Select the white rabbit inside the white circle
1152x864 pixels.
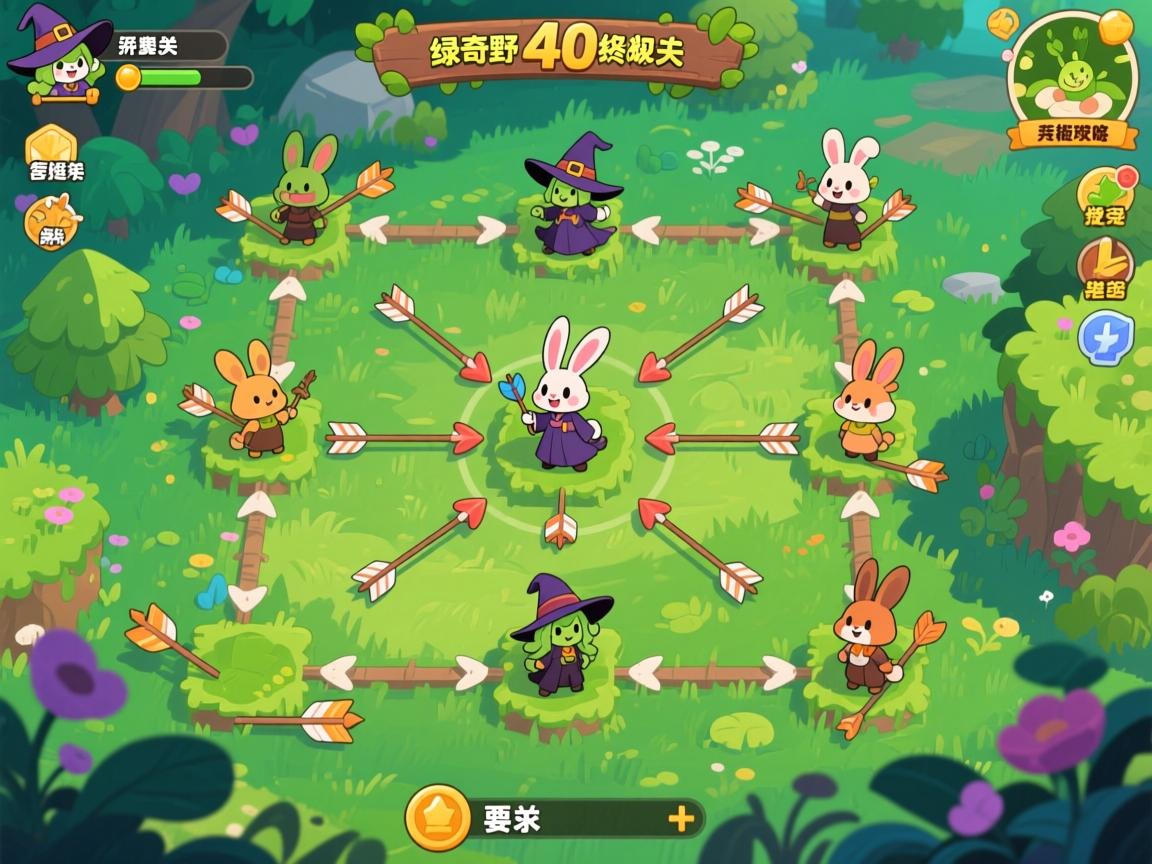point(567,404)
